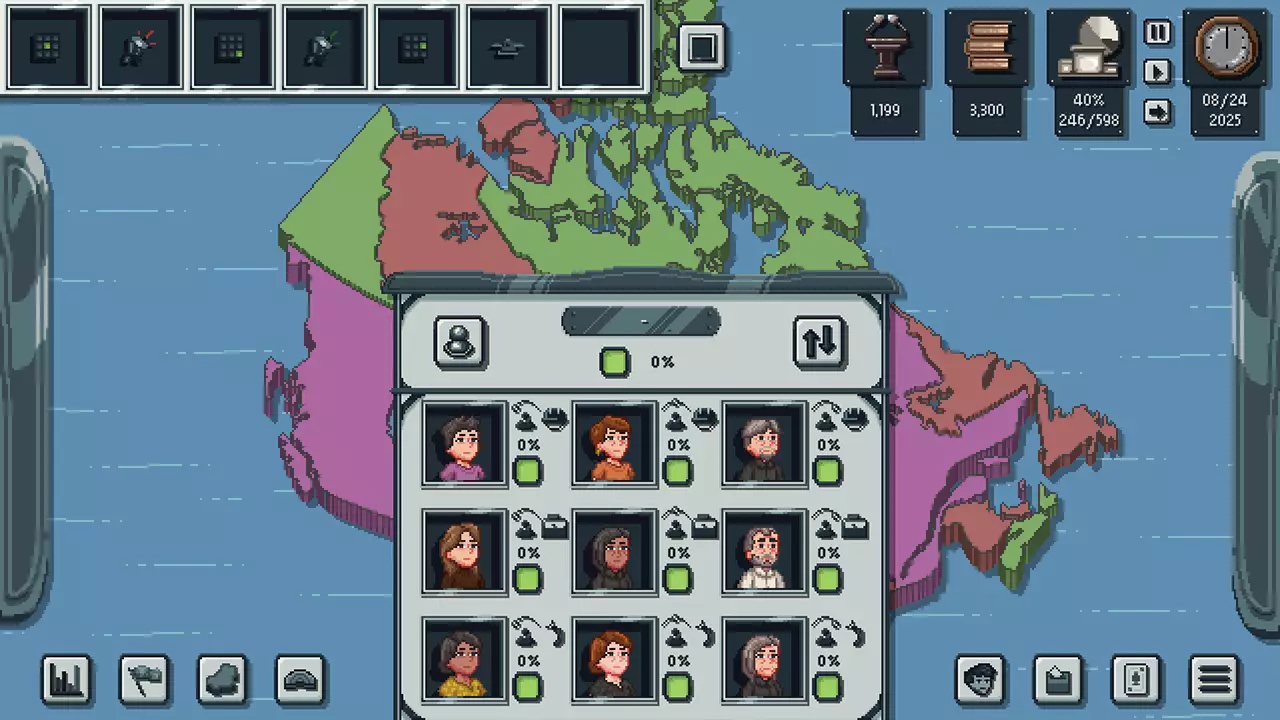Viewport: 1280px width, 720px height.
Task: Toggle the green indicator under first portrait
Action: tap(528, 470)
